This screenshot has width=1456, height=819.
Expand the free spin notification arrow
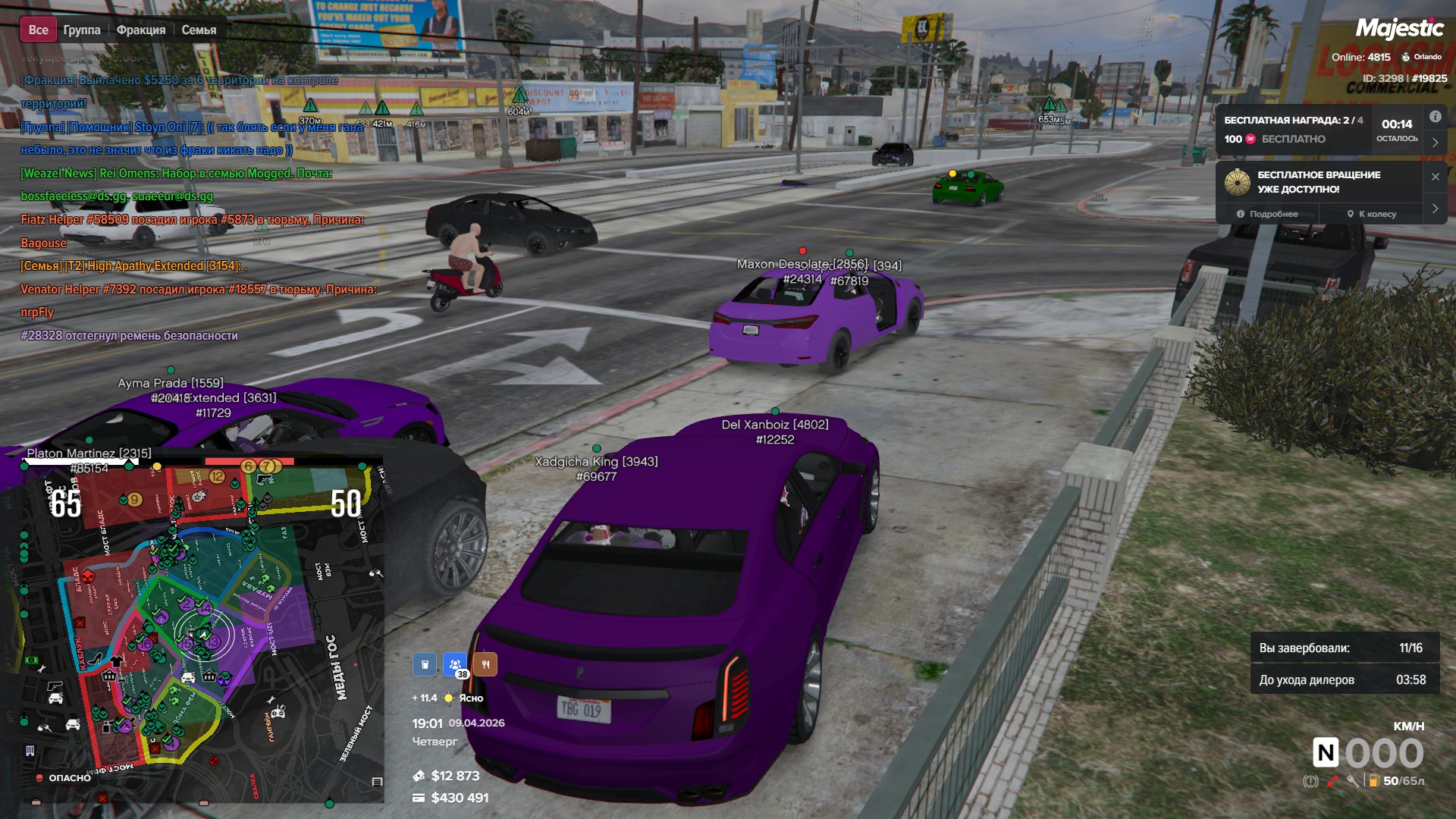[x=1435, y=209]
